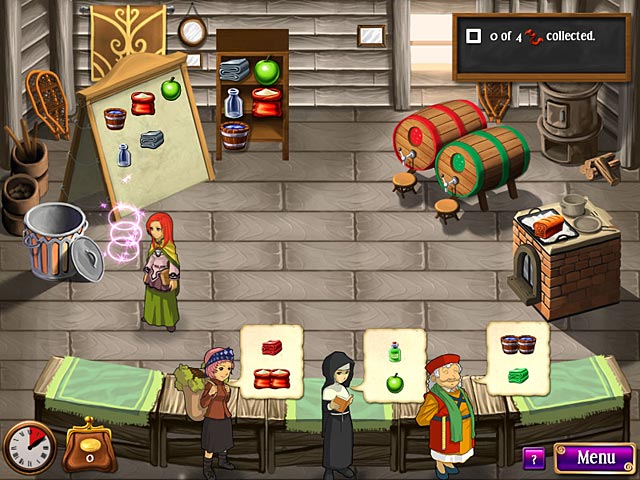Grab the red sack on the shelf

(266, 101)
